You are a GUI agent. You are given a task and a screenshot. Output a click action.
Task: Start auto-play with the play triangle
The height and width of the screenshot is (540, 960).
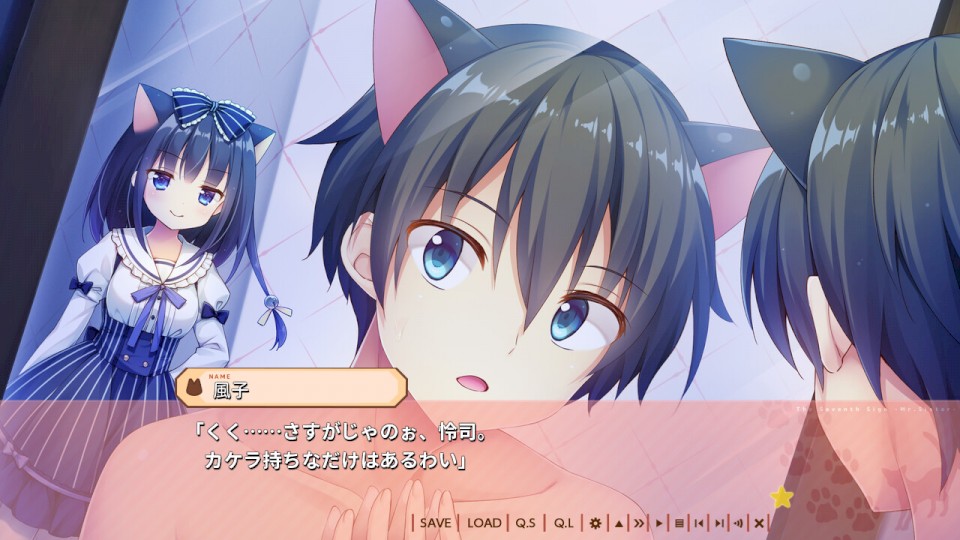pyautogui.click(x=659, y=523)
